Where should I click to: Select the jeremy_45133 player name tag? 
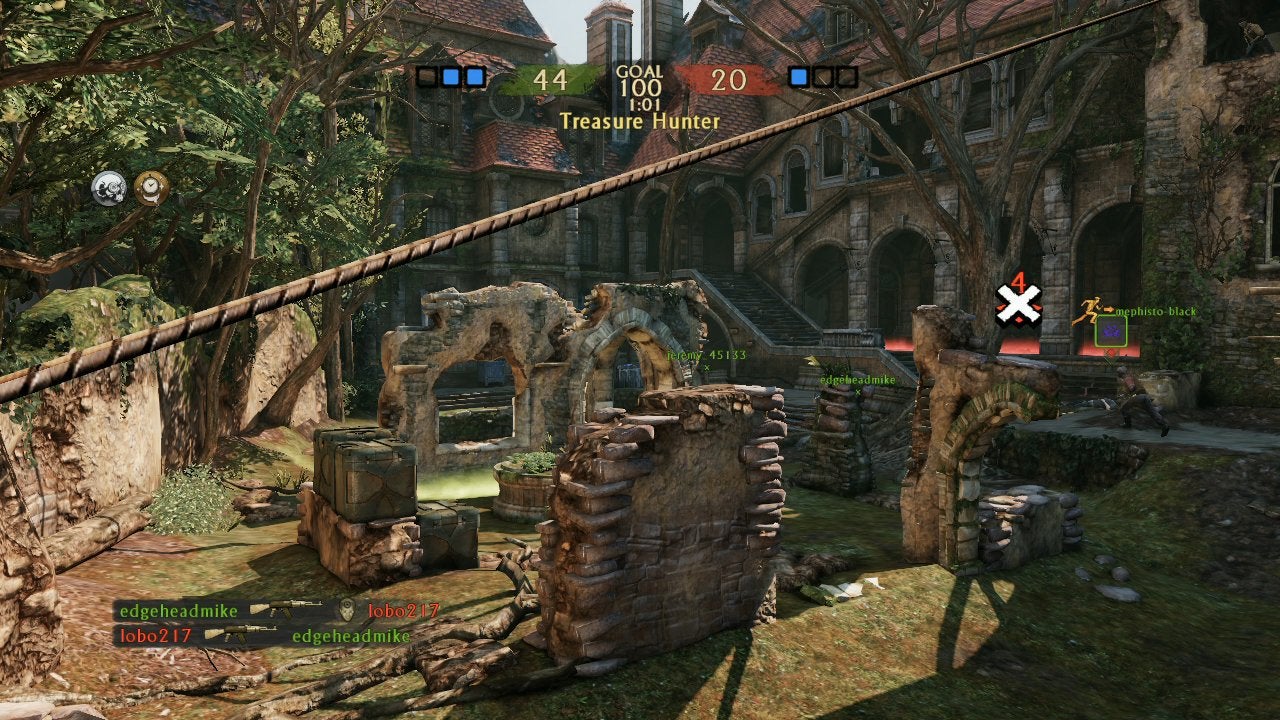coord(707,355)
